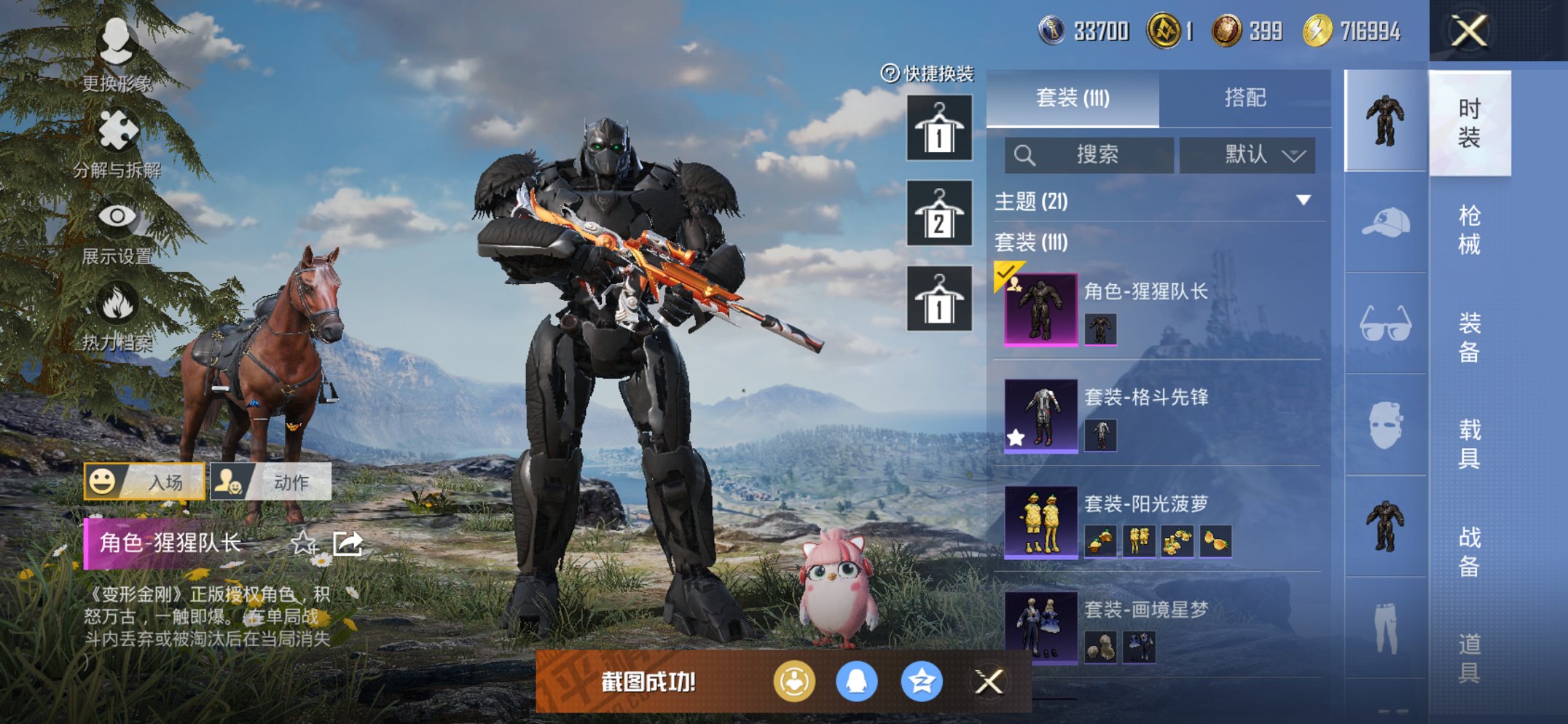Toggle the 入场 entrance emote mode
The image size is (1568, 724).
pos(143,482)
